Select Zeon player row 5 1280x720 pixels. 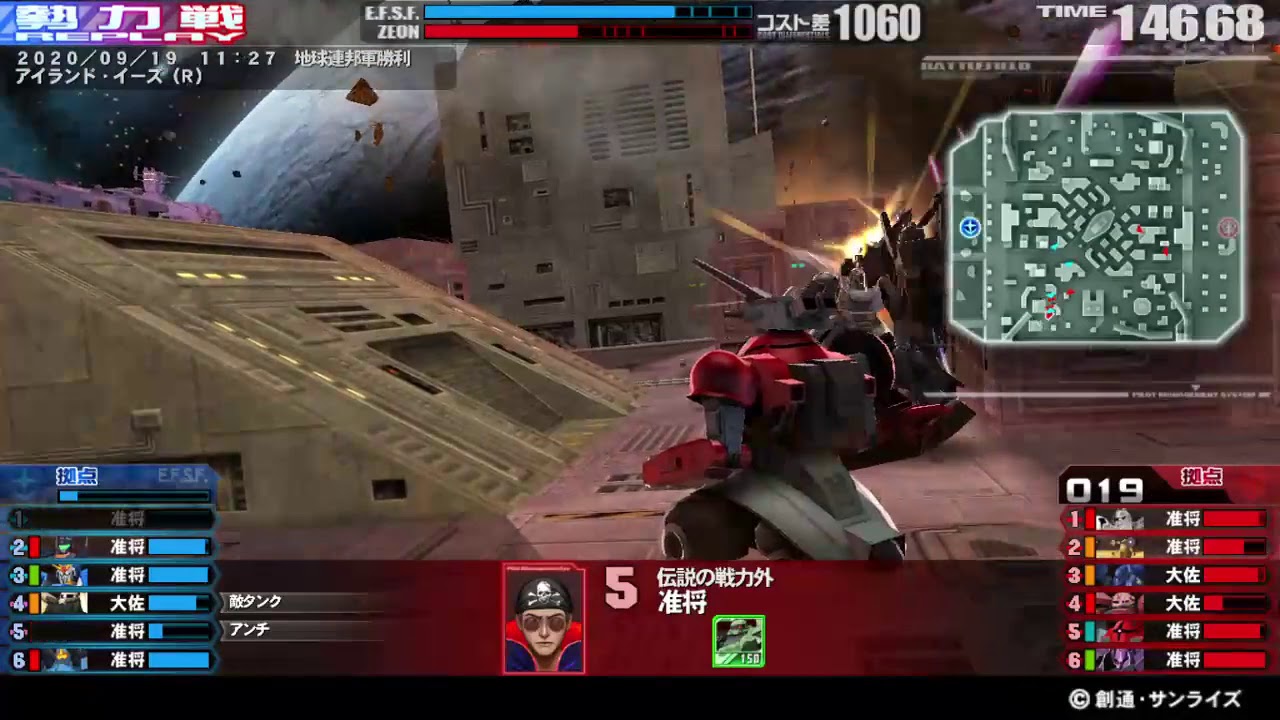tap(1167, 631)
